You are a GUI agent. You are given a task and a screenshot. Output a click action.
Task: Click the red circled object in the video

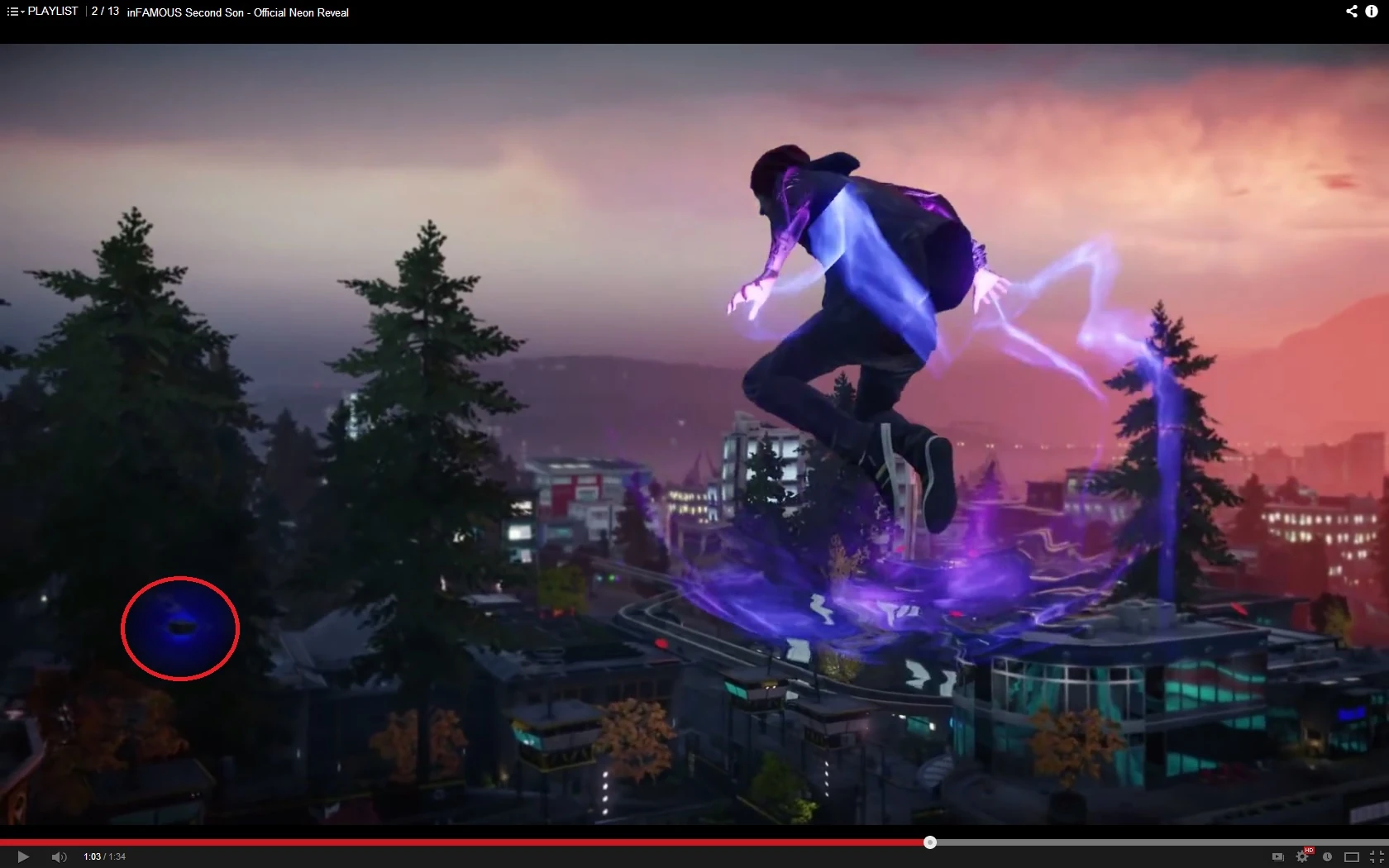(x=180, y=629)
